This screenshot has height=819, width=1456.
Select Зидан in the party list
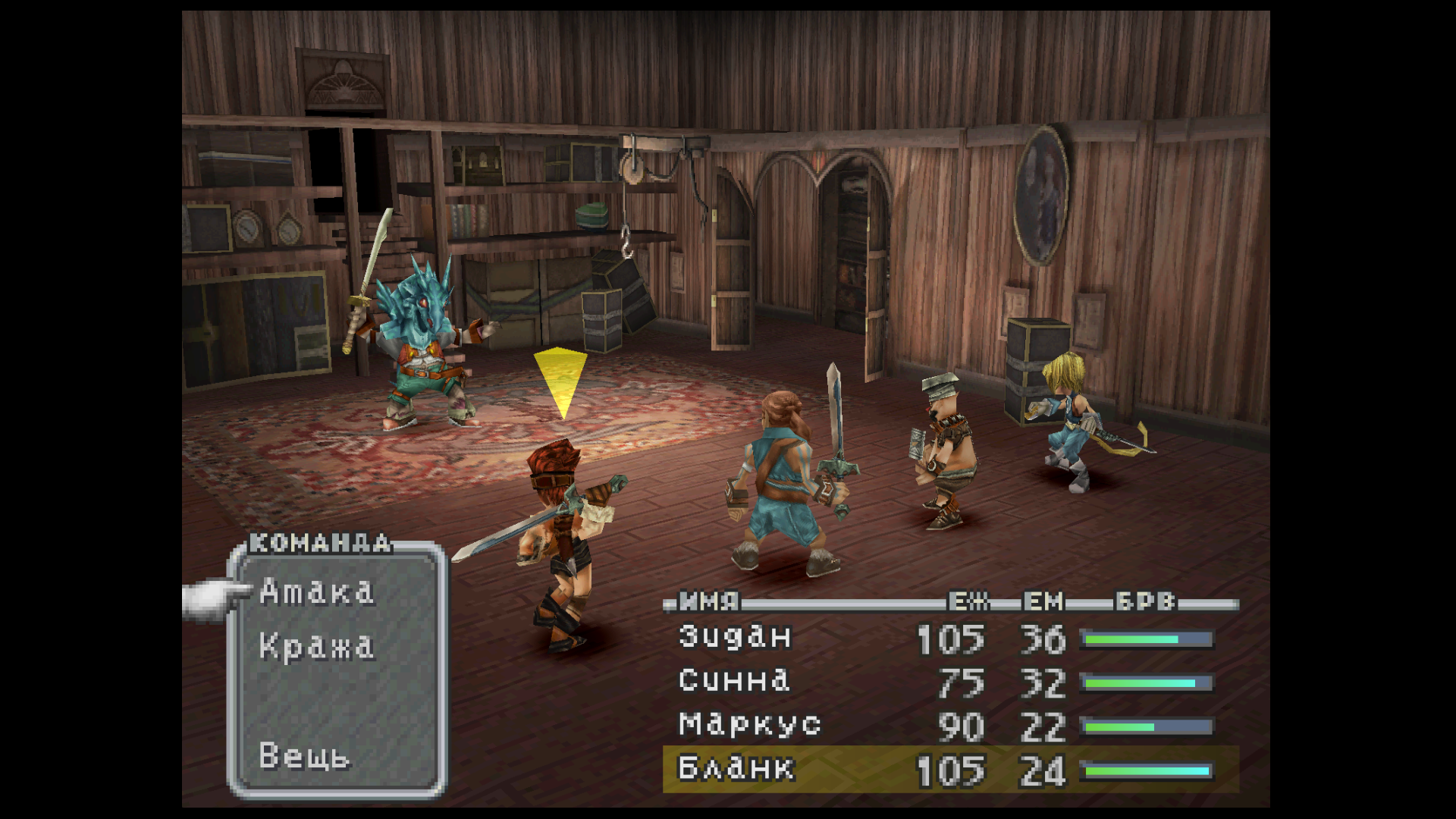pos(734,637)
